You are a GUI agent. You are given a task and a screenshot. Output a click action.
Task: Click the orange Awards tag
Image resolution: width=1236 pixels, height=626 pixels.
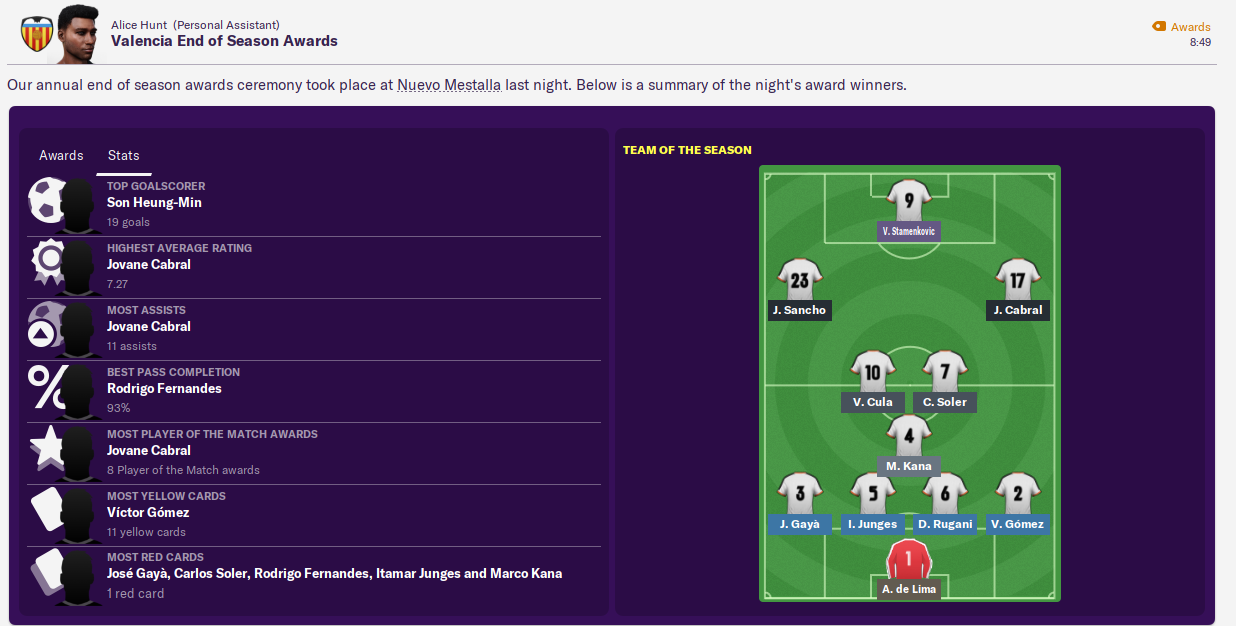click(x=1181, y=27)
